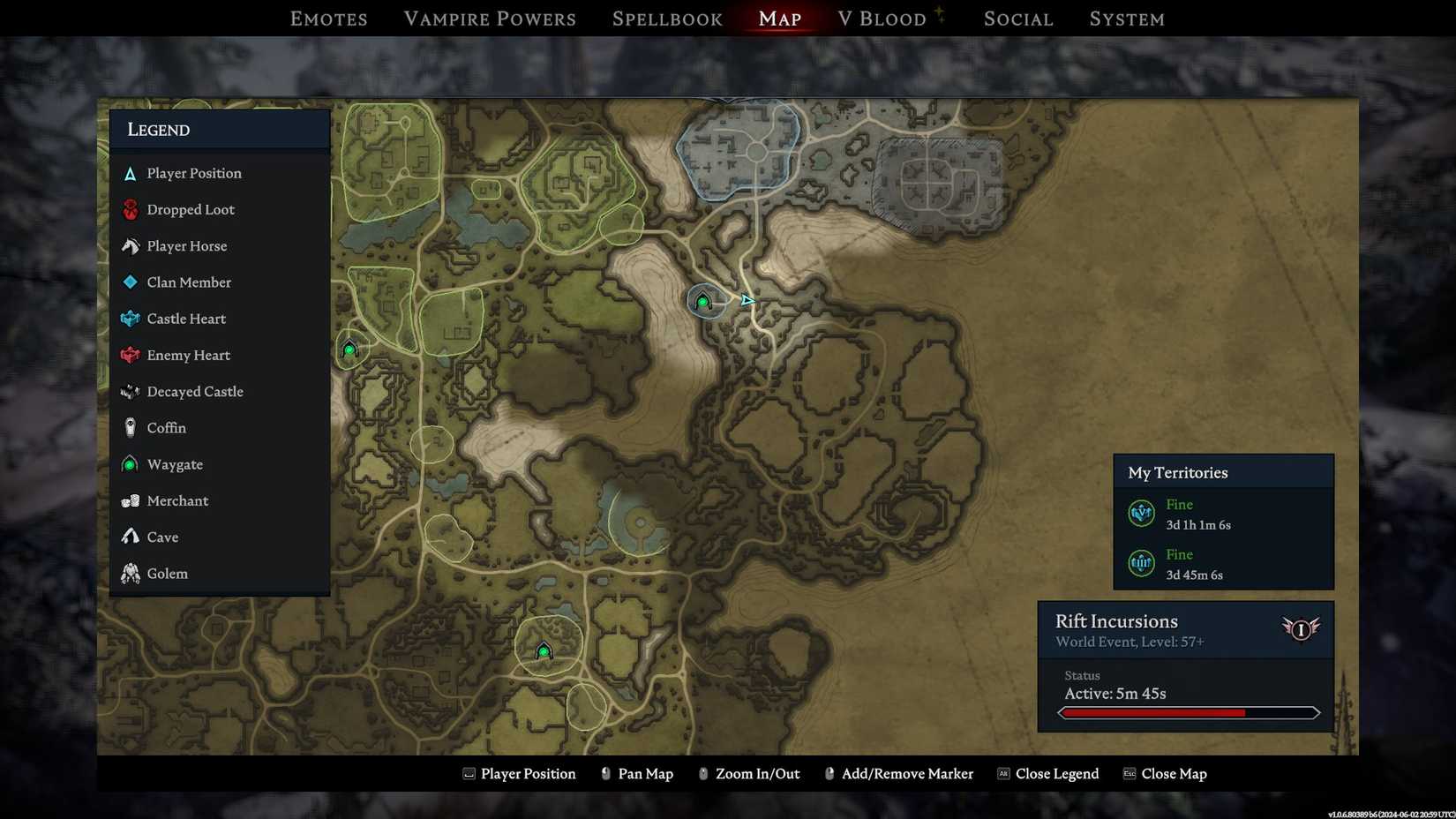
Task: Open the V Blood menu
Action: point(885,18)
